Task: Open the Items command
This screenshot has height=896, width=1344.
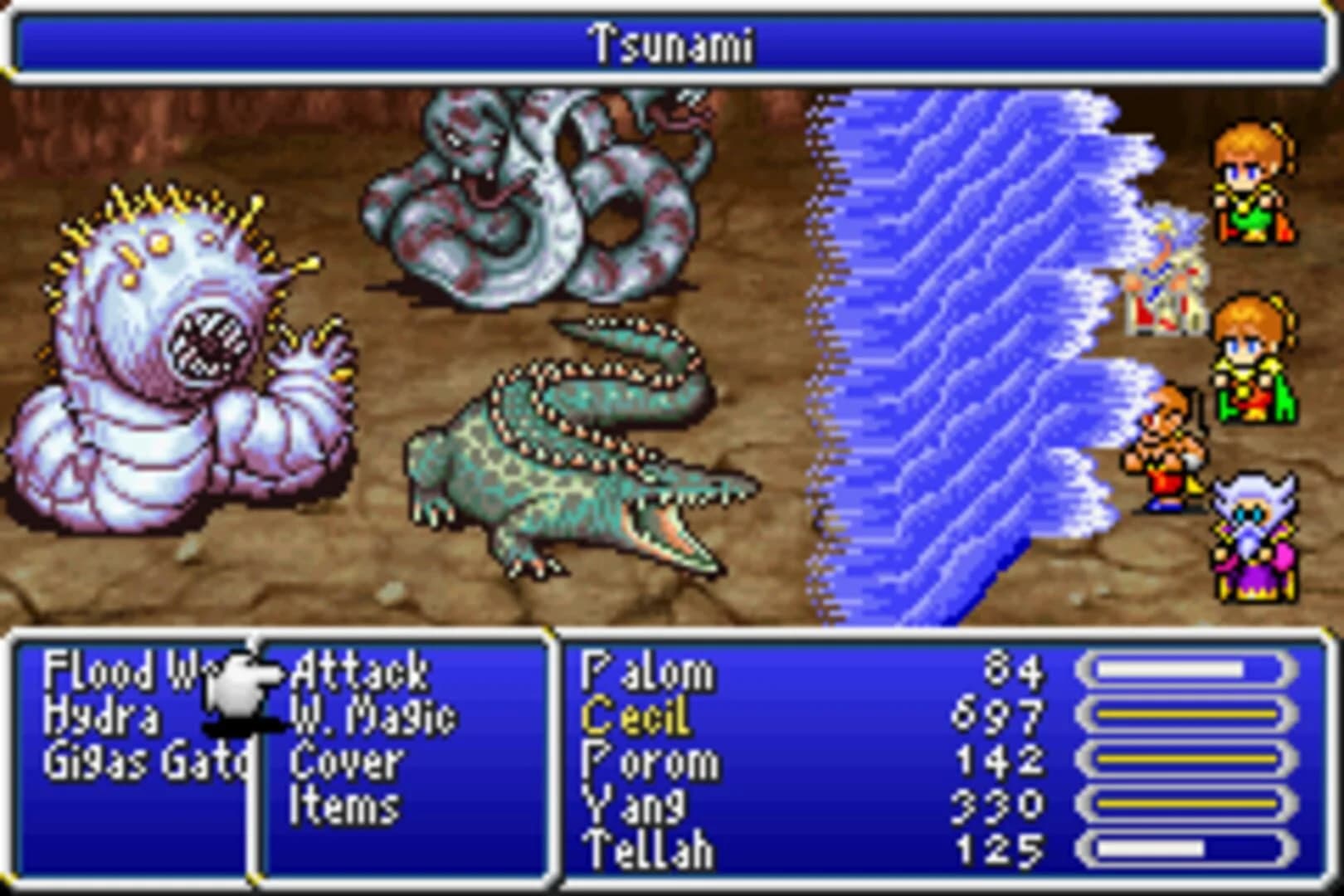Action: [x=344, y=803]
